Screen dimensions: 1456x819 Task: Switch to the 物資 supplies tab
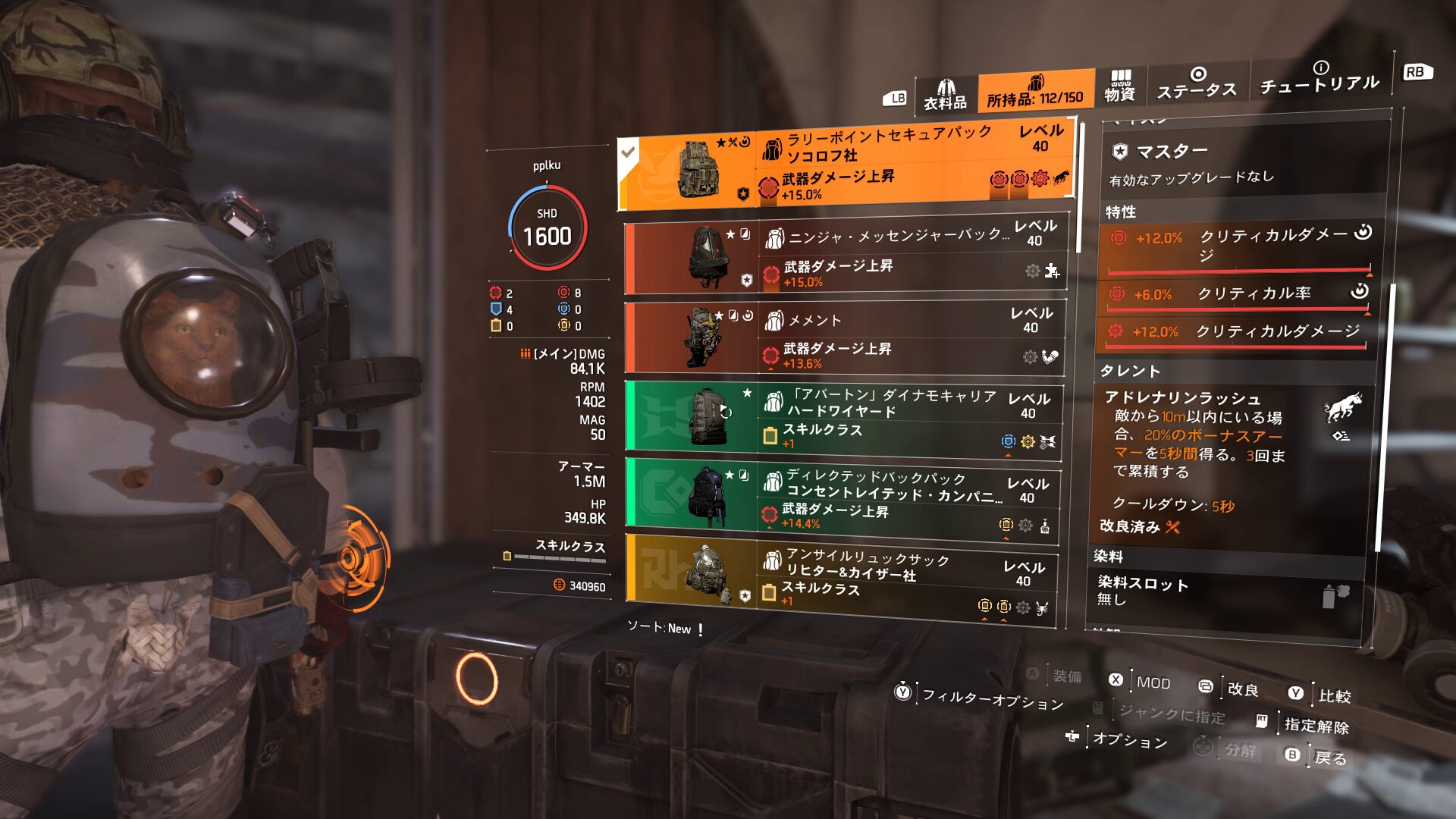tap(1119, 86)
